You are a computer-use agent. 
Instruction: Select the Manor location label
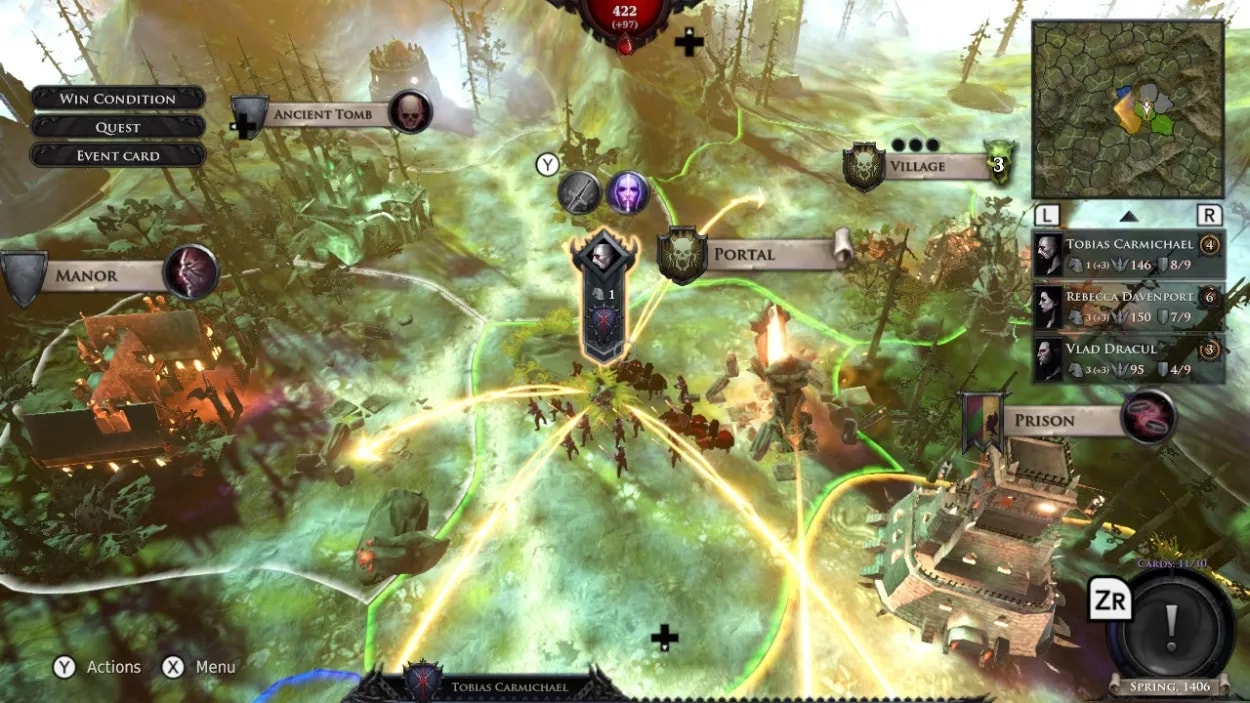87,275
